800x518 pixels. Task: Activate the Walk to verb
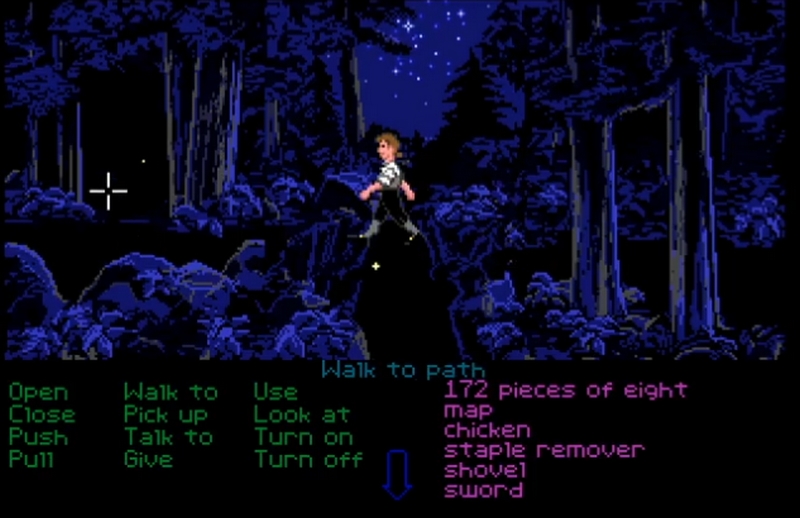pyautogui.click(x=170, y=392)
